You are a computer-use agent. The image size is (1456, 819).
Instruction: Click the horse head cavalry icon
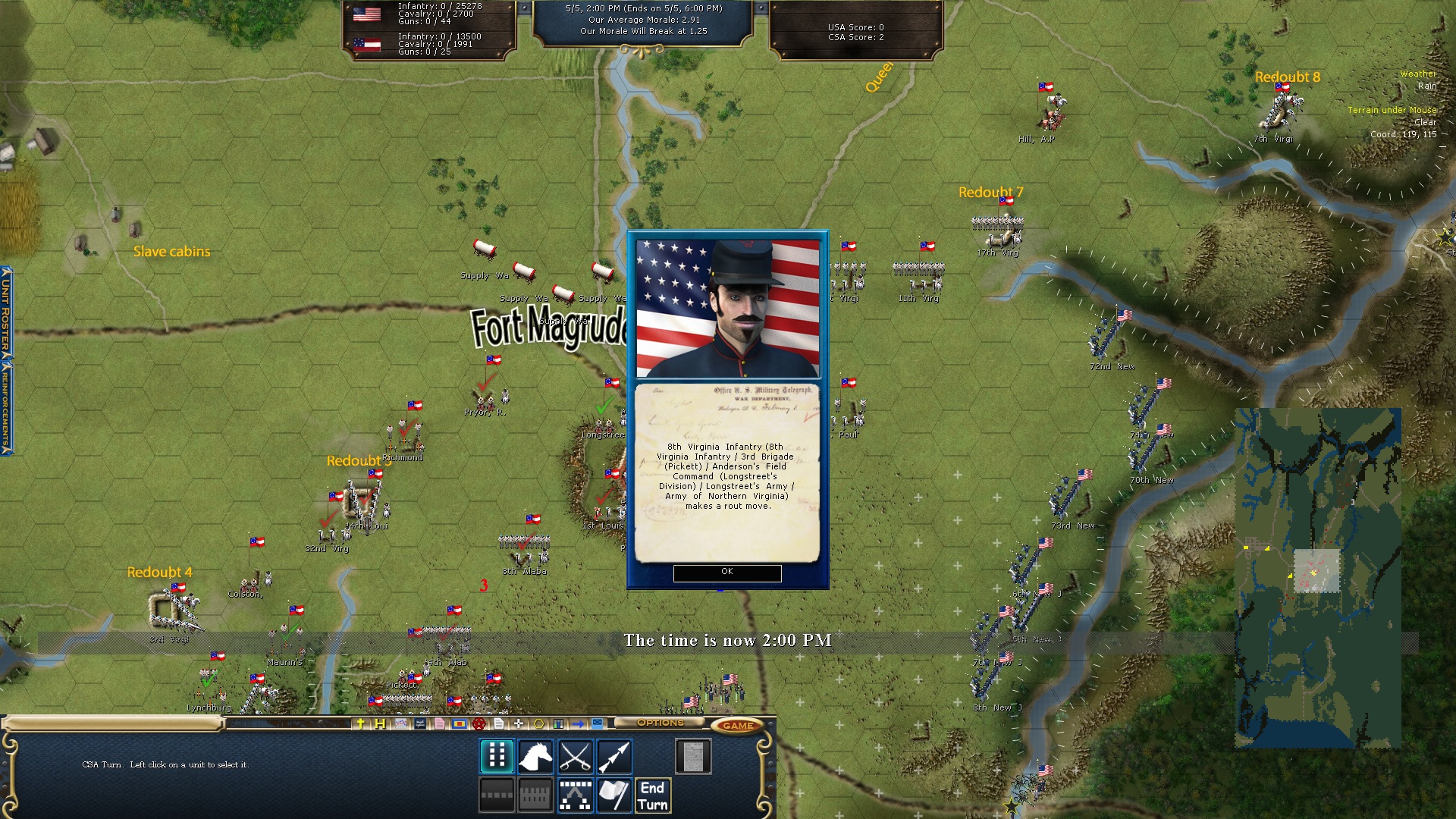pos(535,756)
